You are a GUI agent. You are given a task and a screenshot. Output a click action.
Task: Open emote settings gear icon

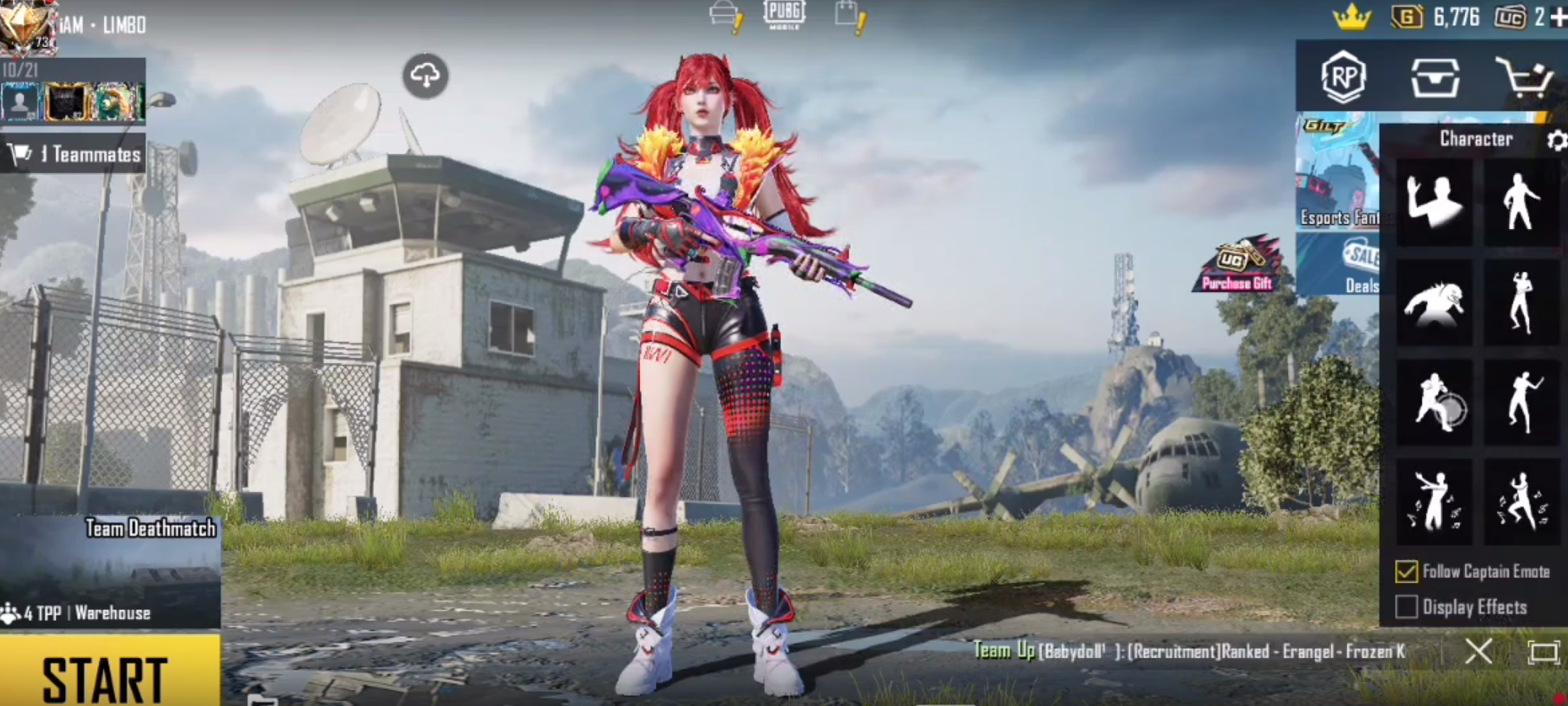click(x=1556, y=140)
